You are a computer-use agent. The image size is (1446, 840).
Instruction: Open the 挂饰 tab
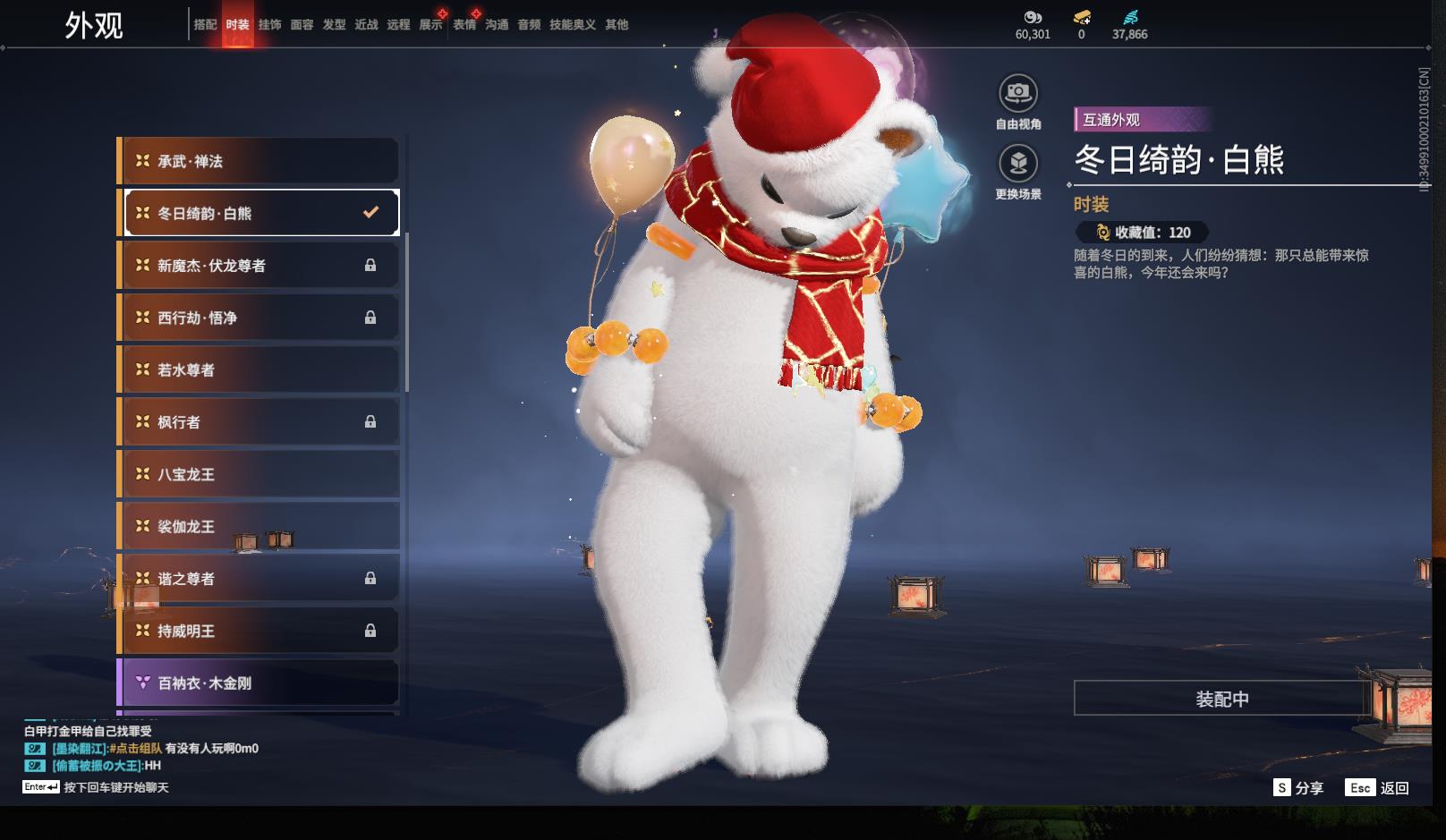(x=269, y=25)
